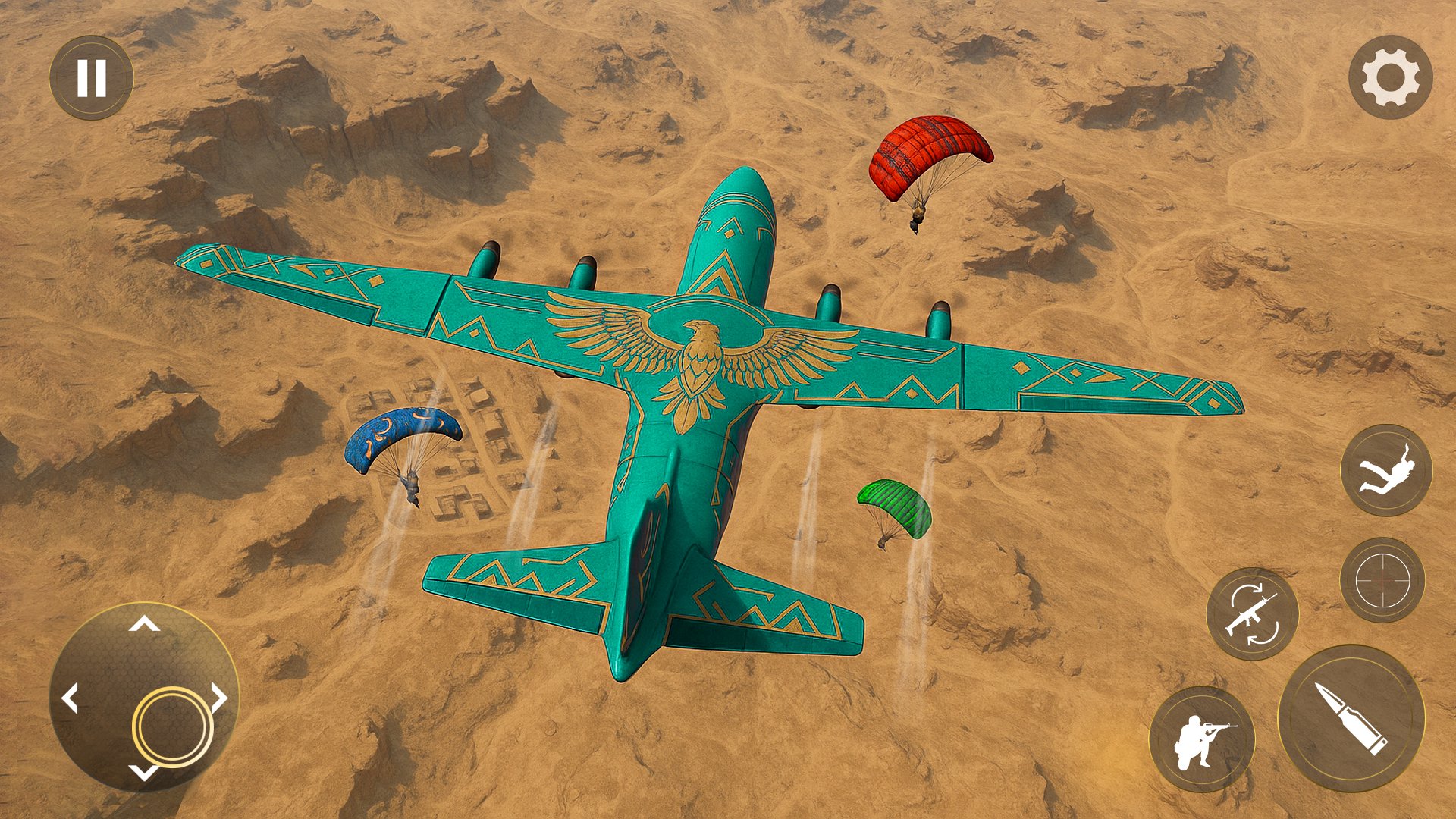Tap the skydive jump button
The width and height of the screenshot is (1456, 819).
click(x=1386, y=470)
